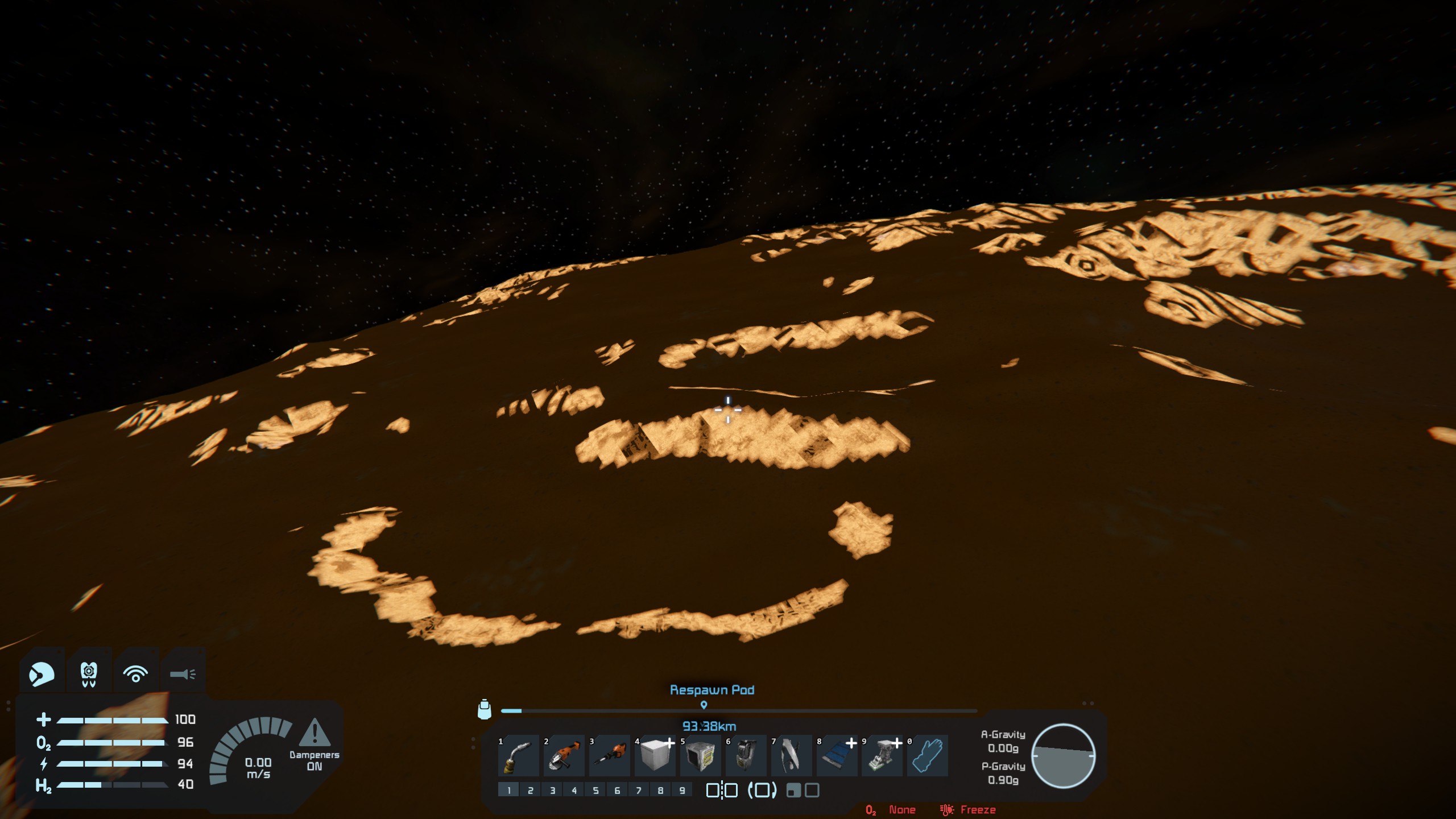The image size is (1456, 819).
Task: Switch to toolbar page 2
Action: (x=531, y=790)
